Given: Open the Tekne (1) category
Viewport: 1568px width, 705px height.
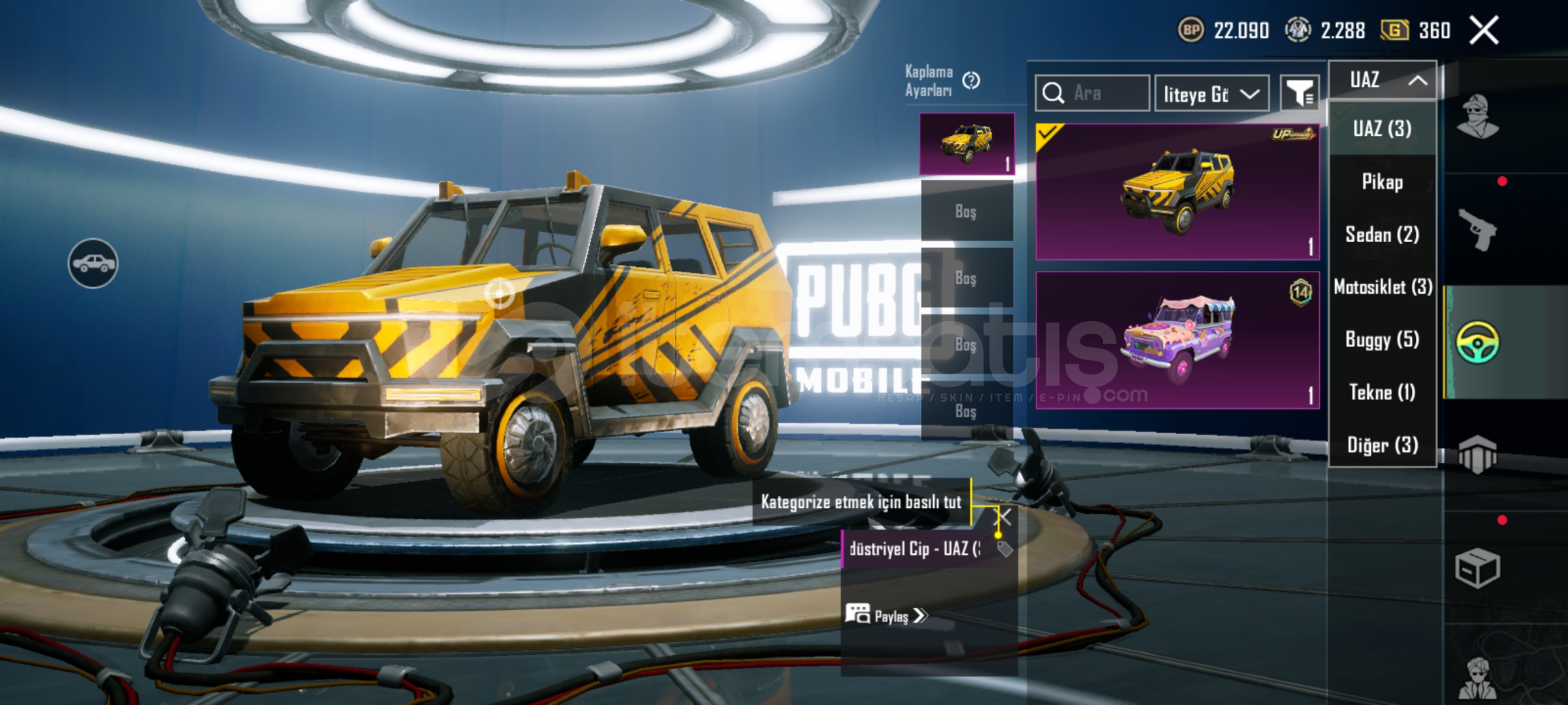Looking at the screenshot, I should pos(1382,392).
